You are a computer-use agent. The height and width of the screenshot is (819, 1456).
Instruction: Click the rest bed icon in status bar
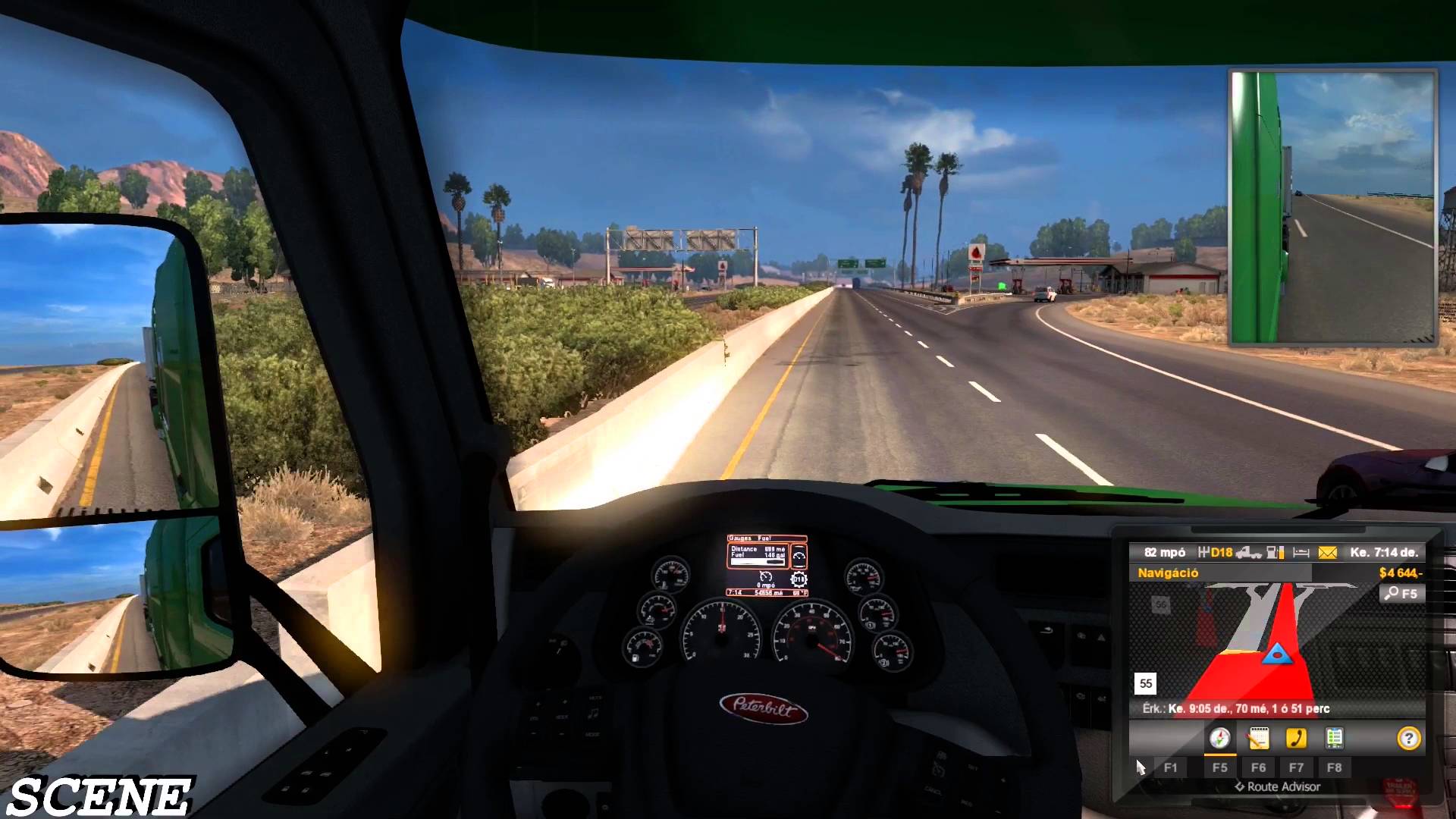tap(1300, 553)
